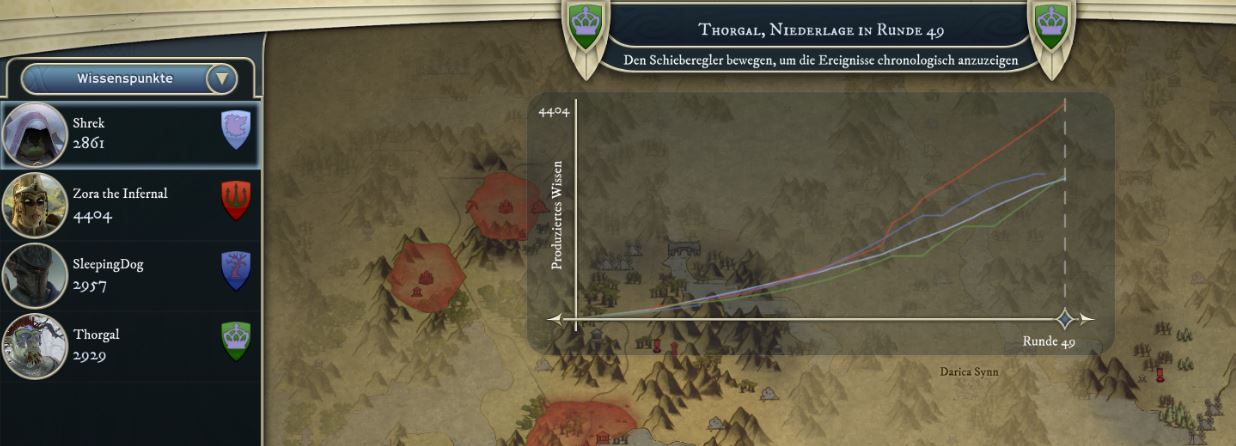Select Shrek in the player list
The height and width of the screenshot is (446, 1236).
[130, 133]
